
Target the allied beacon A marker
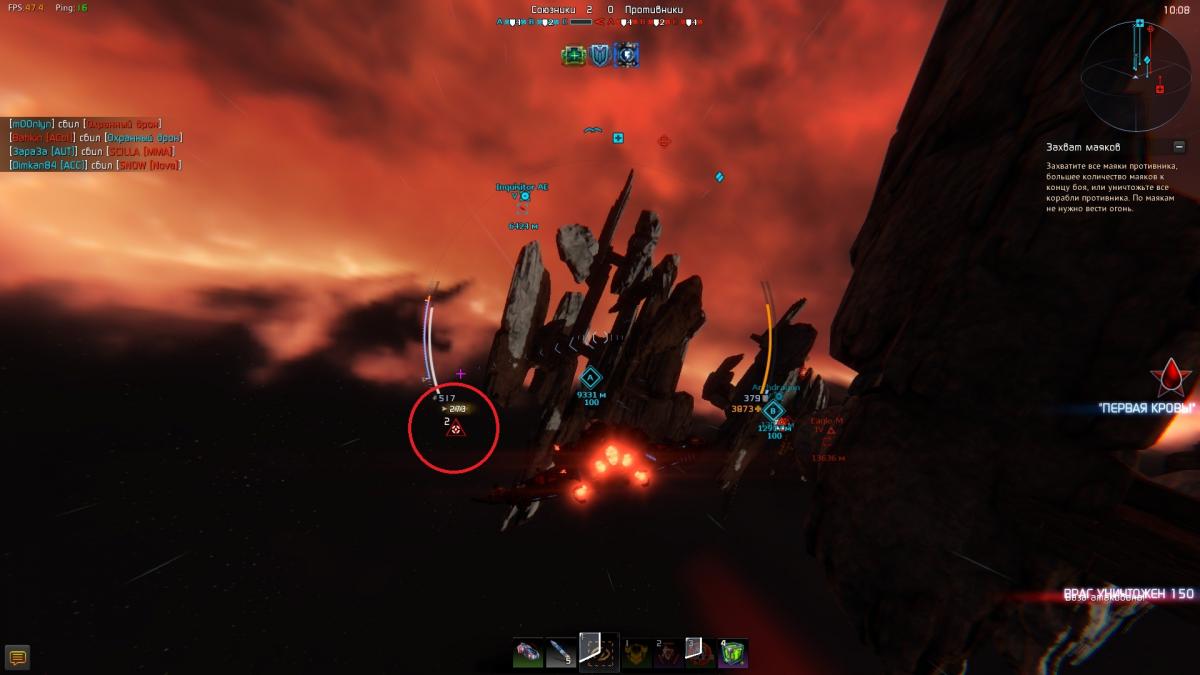click(x=590, y=378)
